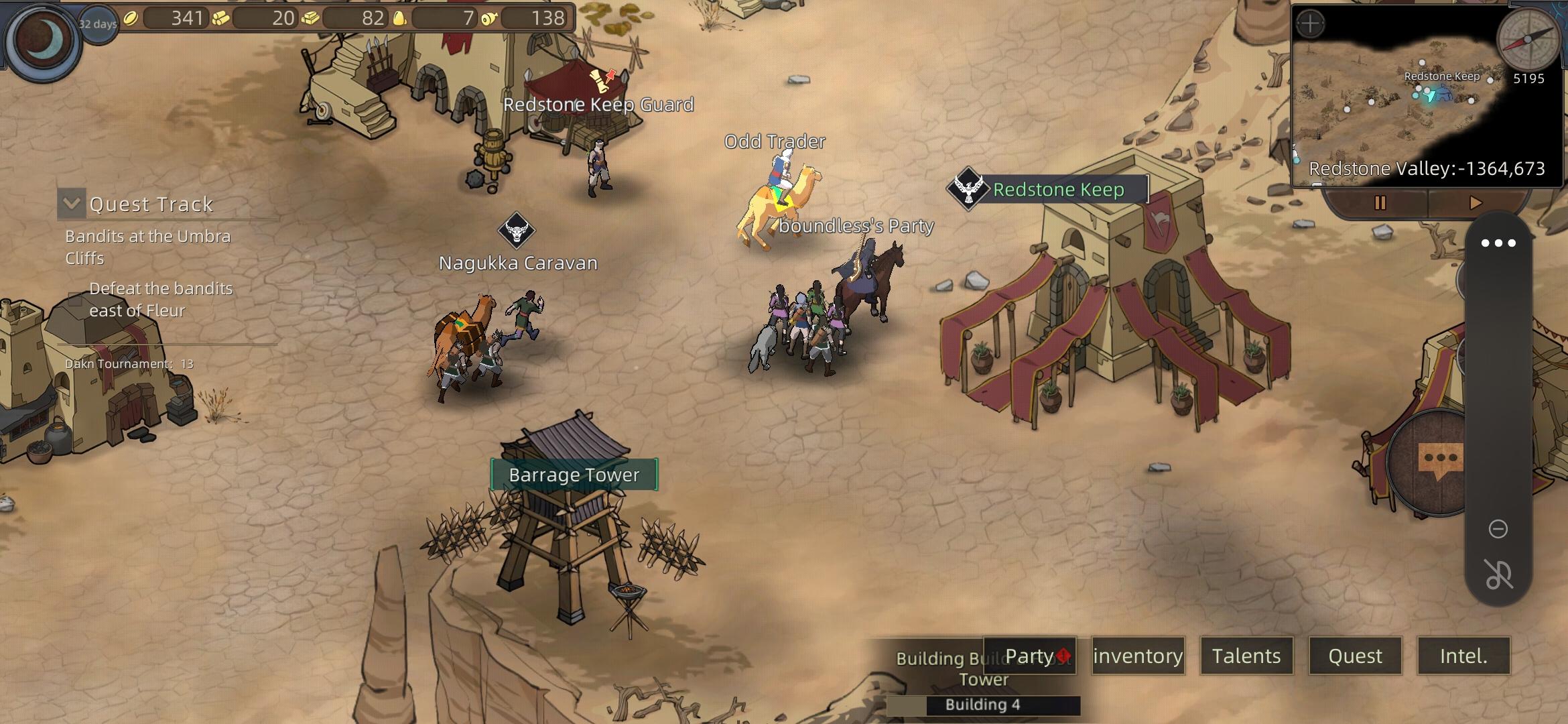Screen dimensions: 1568x724
Task: Collapse the Quest Track panel
Action: click(x=71, y=203)
